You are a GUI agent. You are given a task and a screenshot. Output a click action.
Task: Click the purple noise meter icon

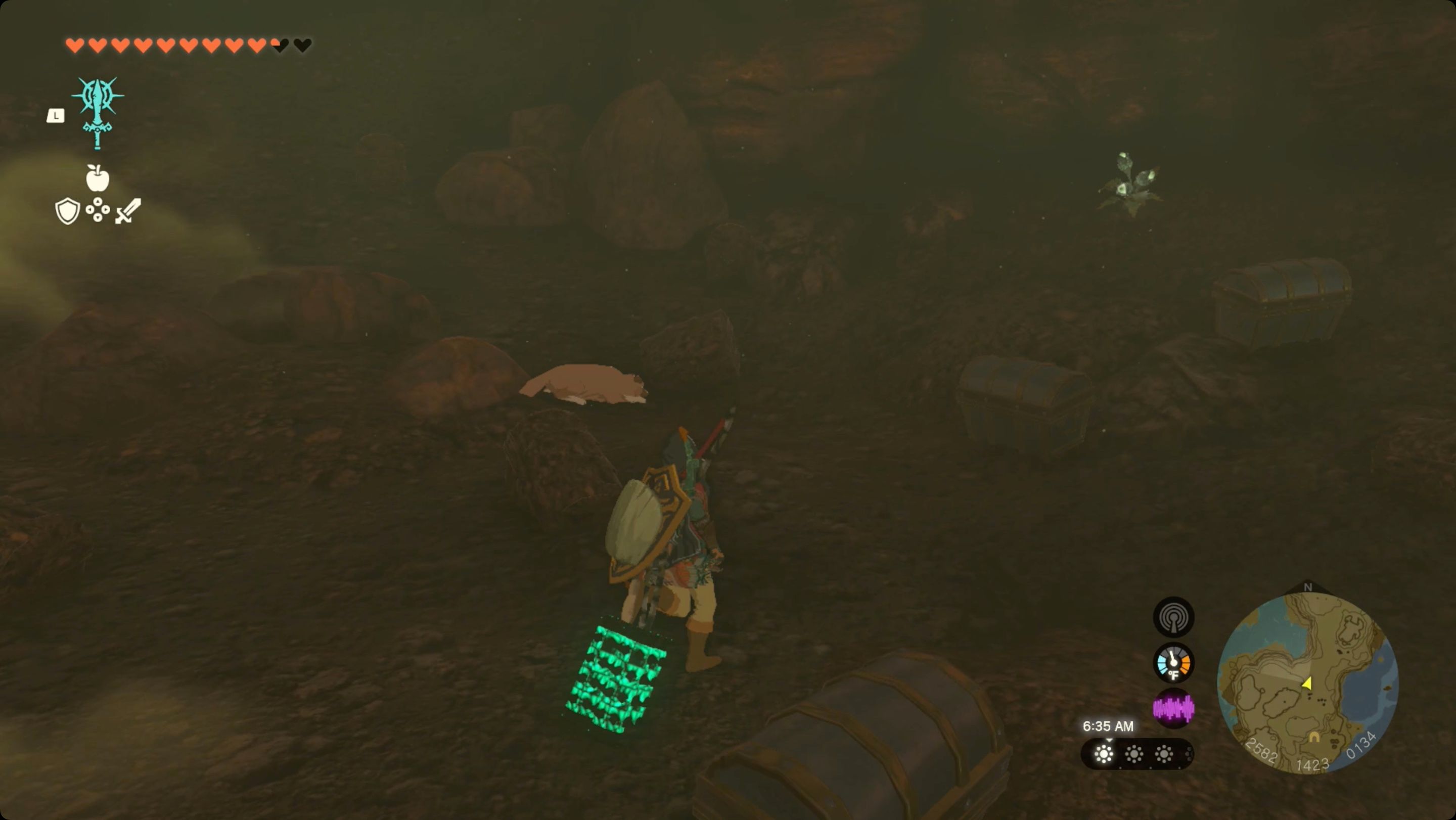click(x=1174, y=708)
